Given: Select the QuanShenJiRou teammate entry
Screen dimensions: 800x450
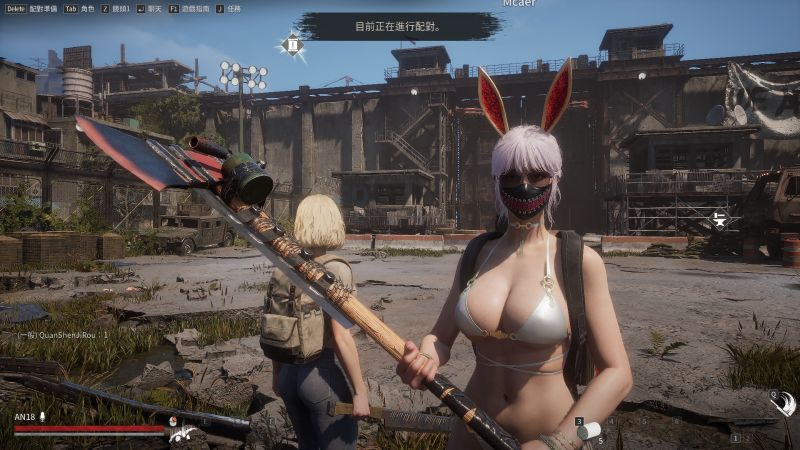Looking at the screenshot, I should tap(62, 336).
